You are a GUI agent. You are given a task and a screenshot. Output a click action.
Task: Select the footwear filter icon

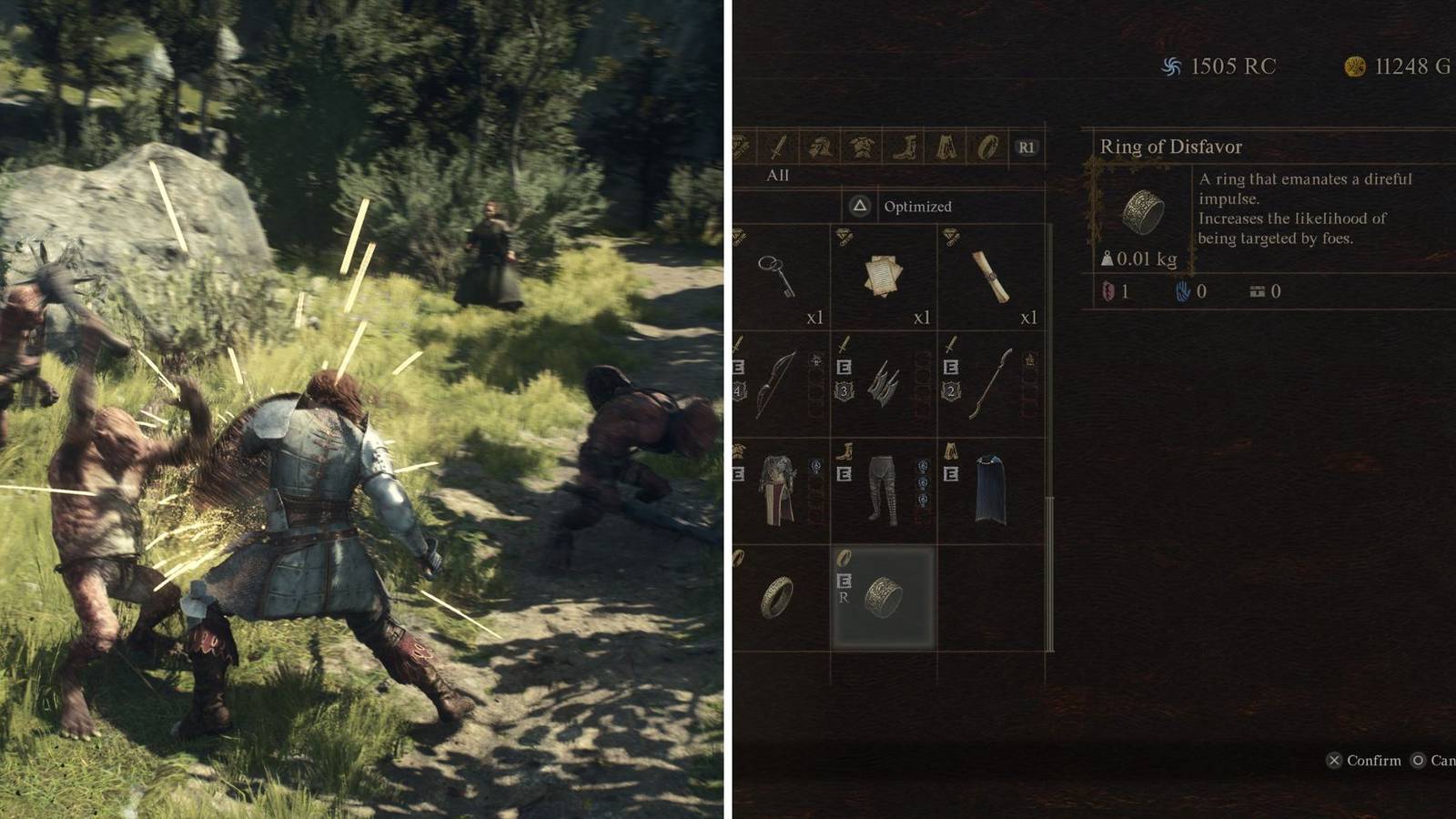pyautogui.click(x=905, y=147)
